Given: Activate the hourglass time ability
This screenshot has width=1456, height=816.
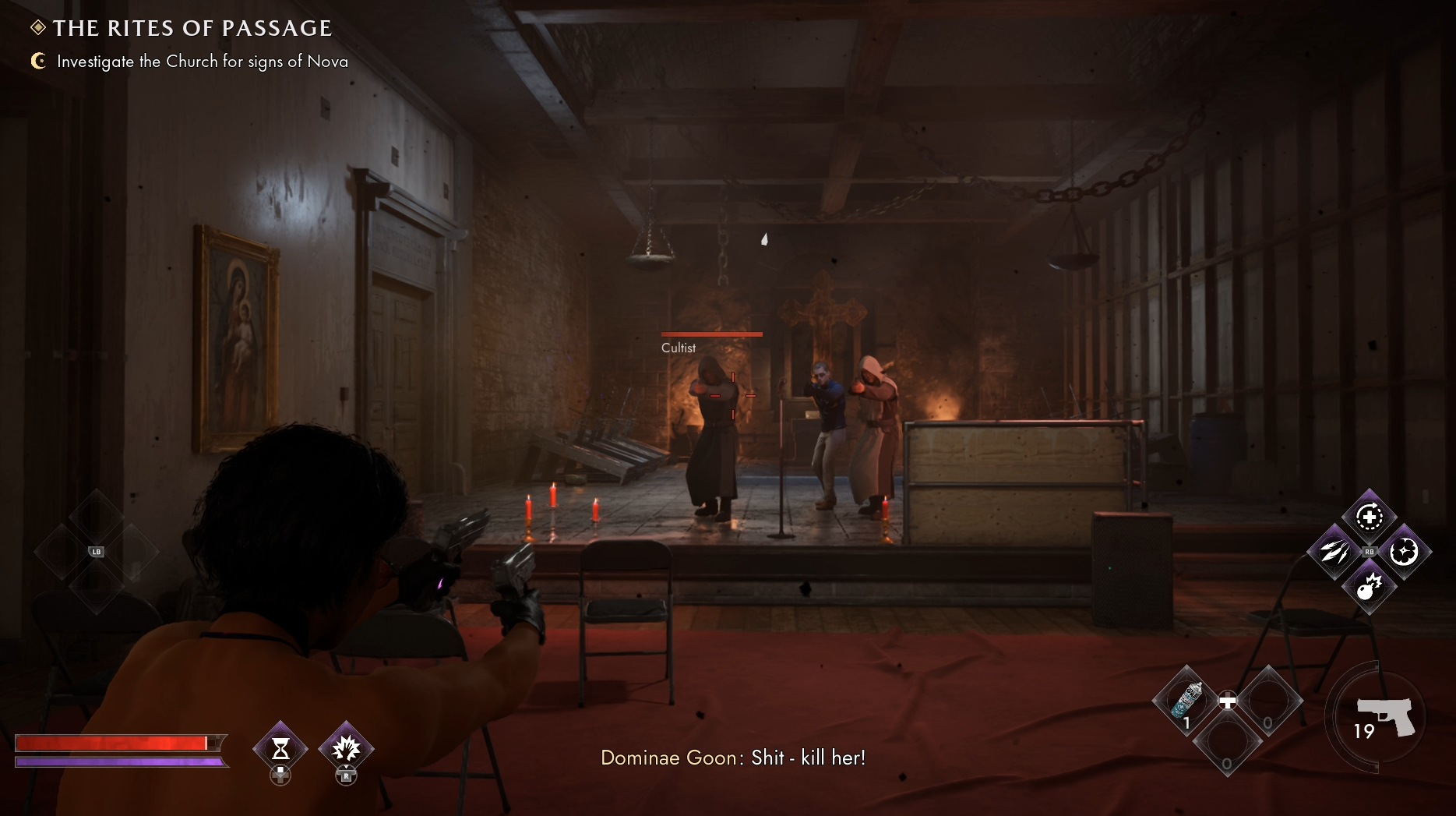Looking at the screenshot, I should (x=280, y=749).
